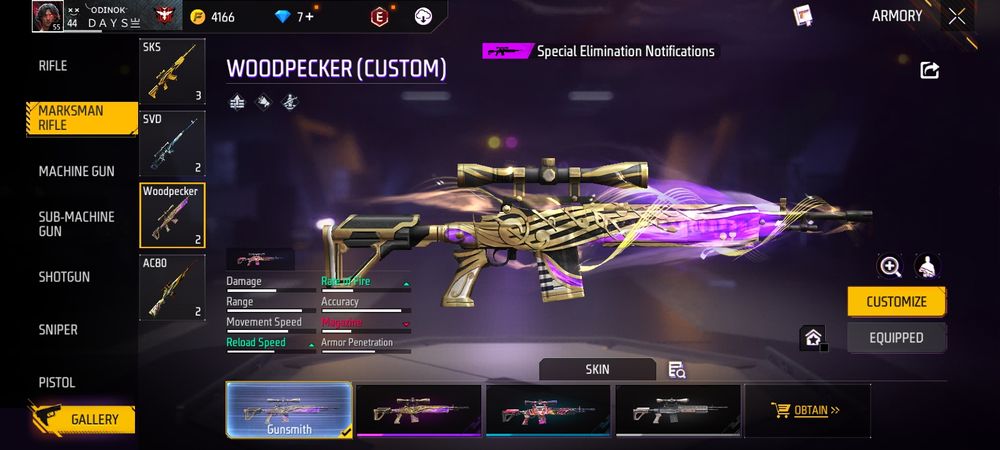Screen dimensions: 1000x450
Task: Share the weapon with the share icon
Action: pos(929,70)
